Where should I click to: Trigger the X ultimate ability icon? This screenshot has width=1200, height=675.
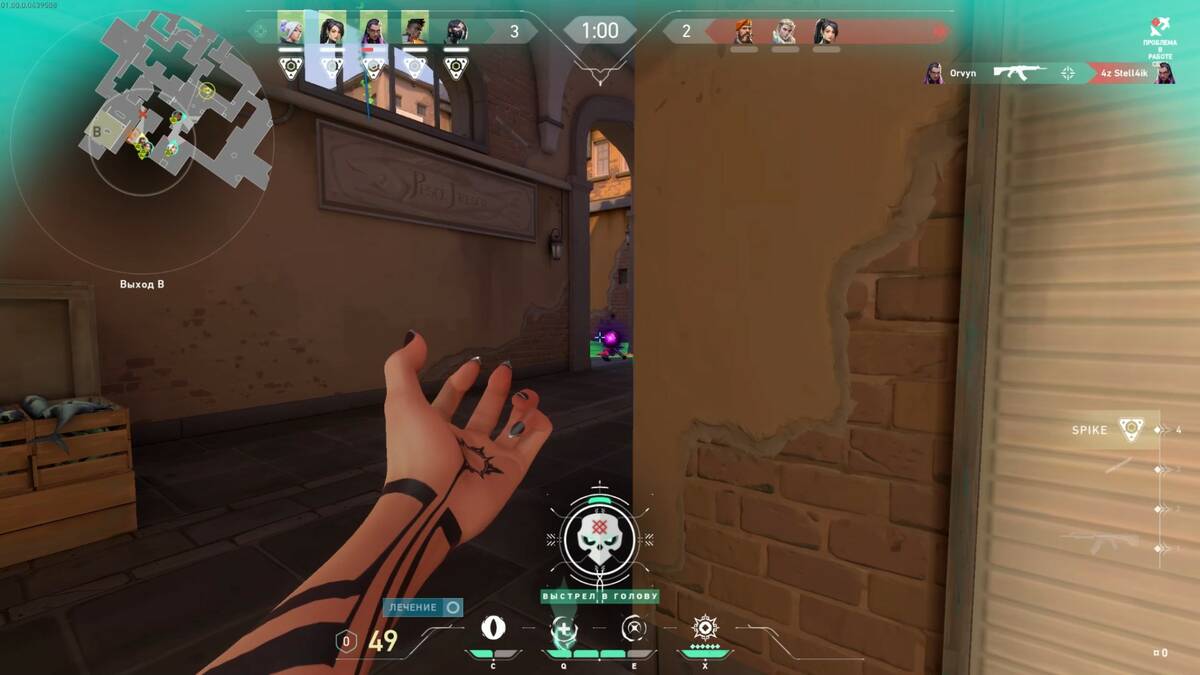click(705, 628)
